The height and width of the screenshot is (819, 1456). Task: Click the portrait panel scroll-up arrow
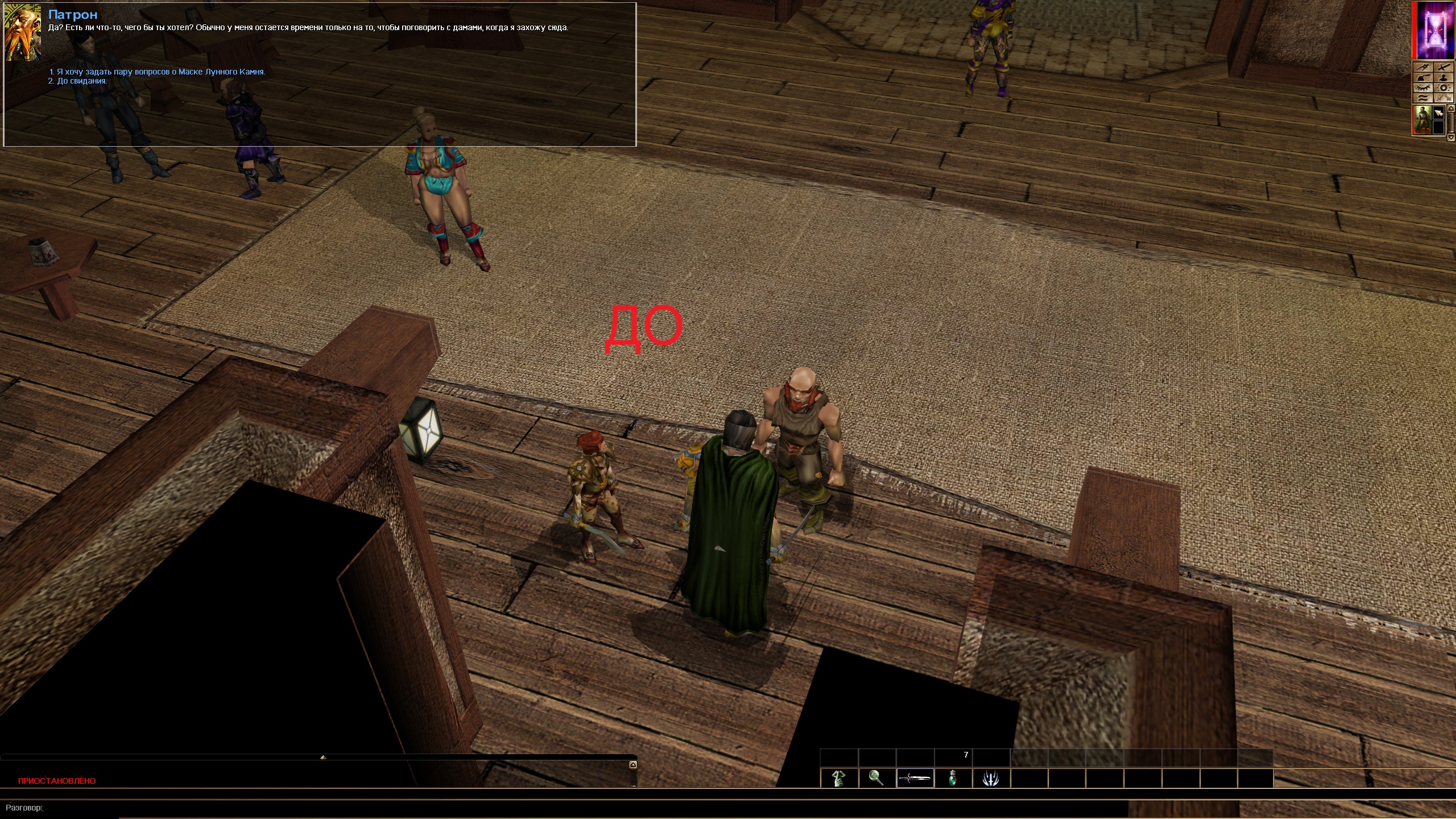(x=1451, y=109)
